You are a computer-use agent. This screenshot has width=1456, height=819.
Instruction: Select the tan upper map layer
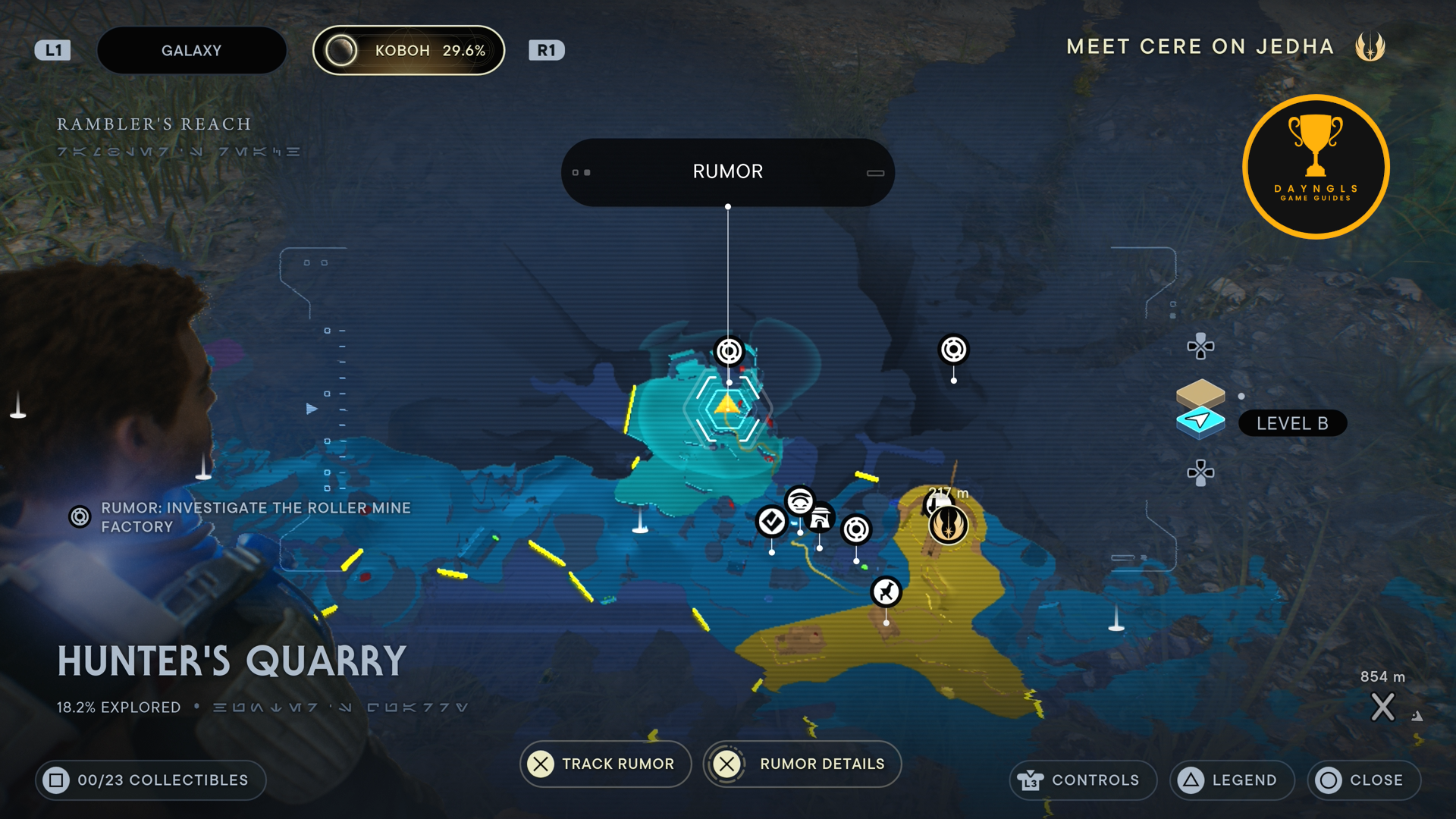tap(1200, 392)
